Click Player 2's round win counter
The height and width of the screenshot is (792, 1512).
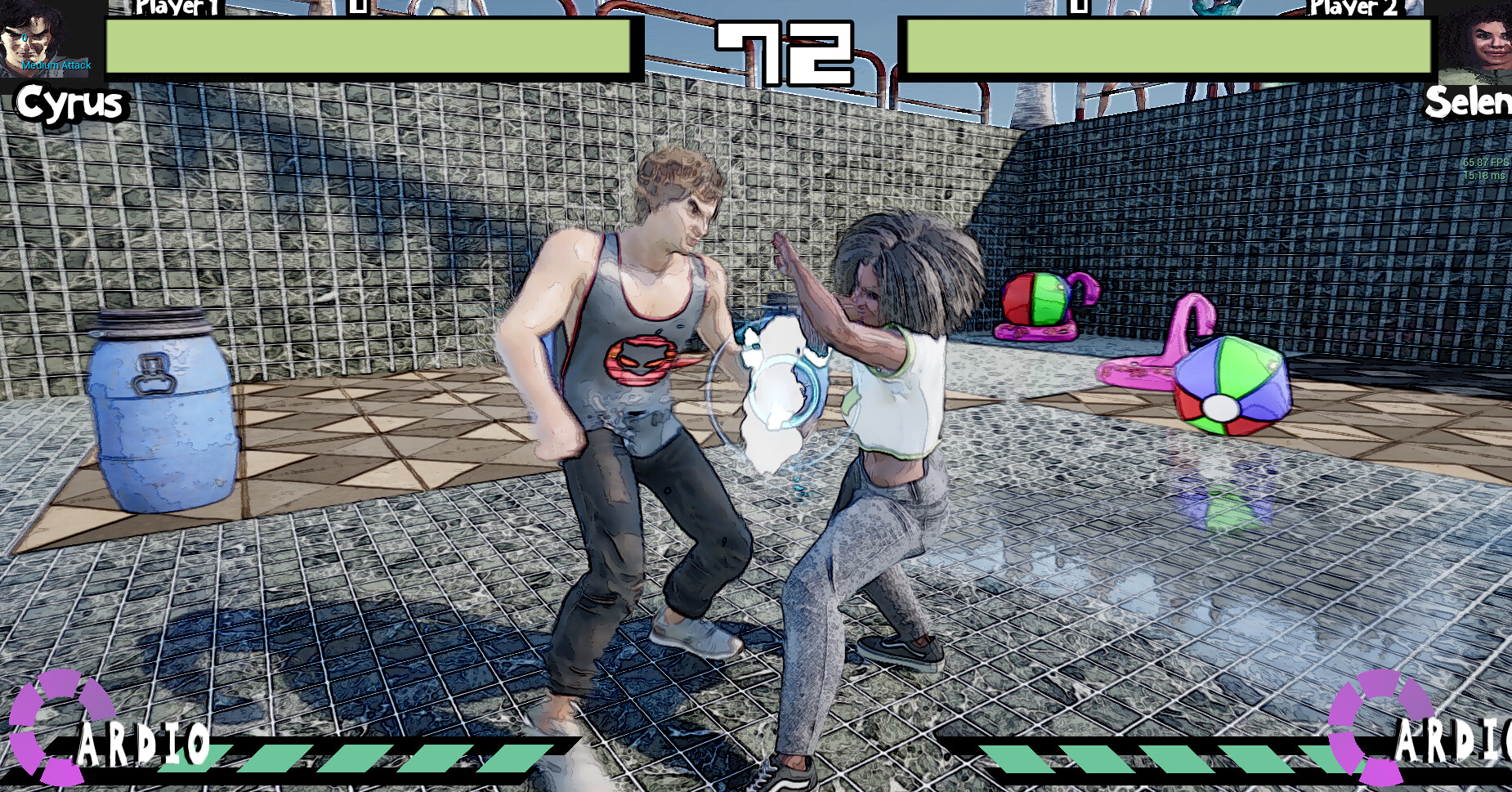1079,8
